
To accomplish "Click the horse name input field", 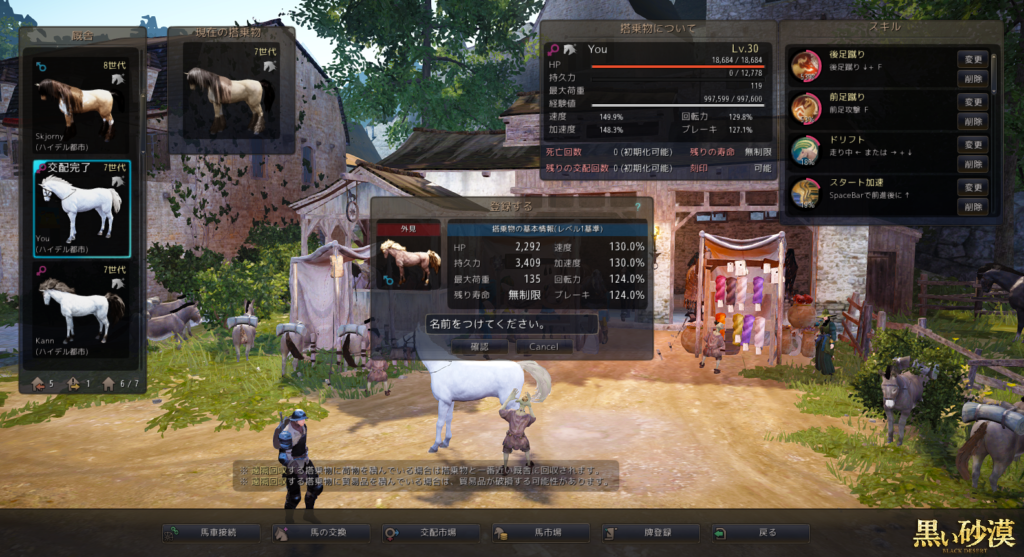I will point(511,324).
